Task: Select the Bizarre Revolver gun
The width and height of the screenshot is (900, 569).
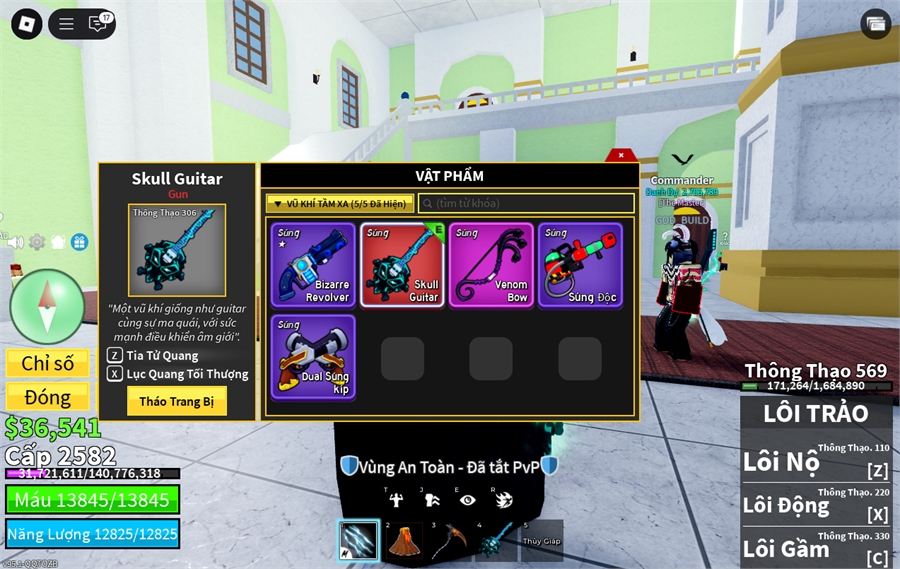Action: click(x=313, y=264)
